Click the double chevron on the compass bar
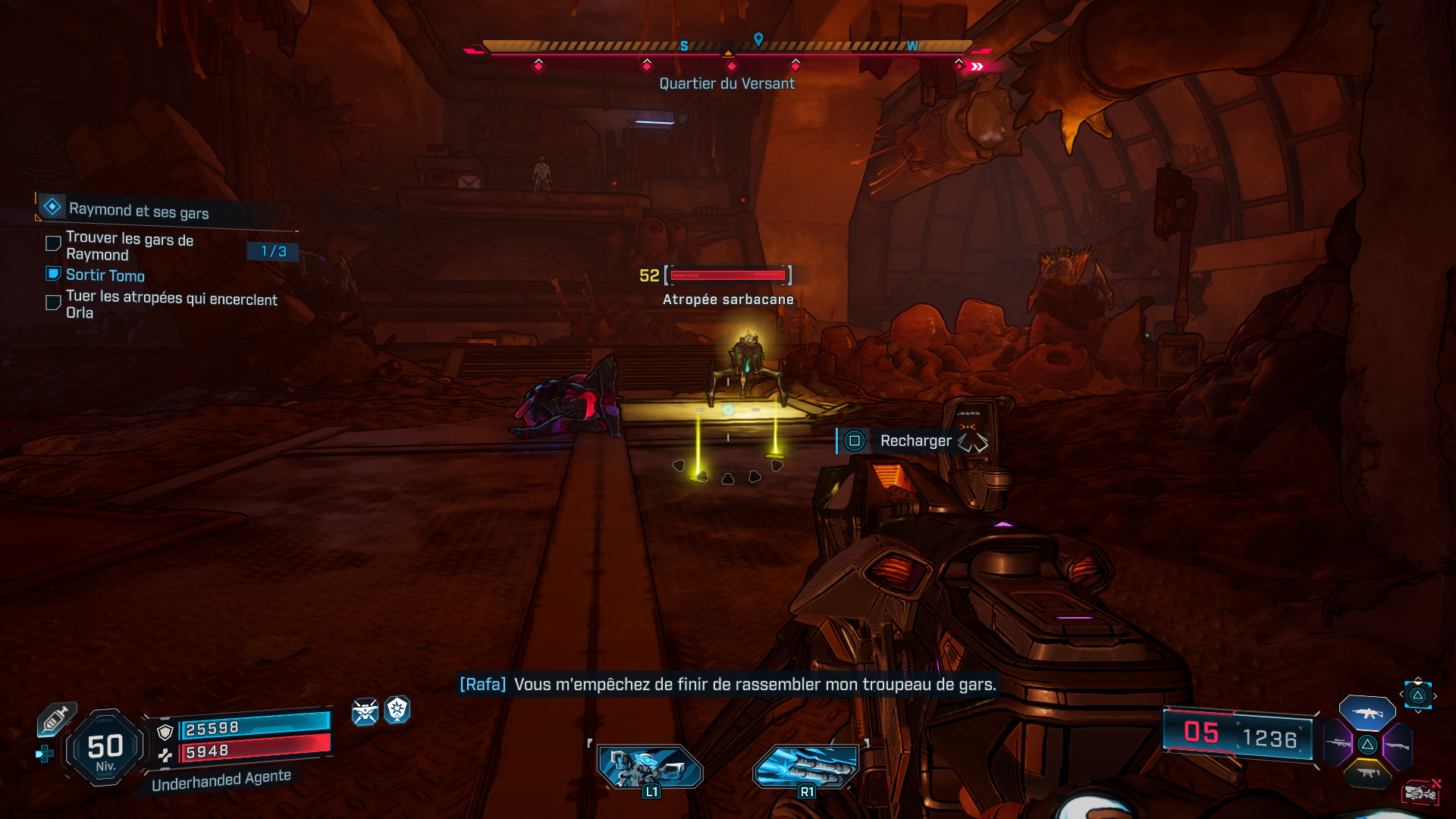 (975, 65)
